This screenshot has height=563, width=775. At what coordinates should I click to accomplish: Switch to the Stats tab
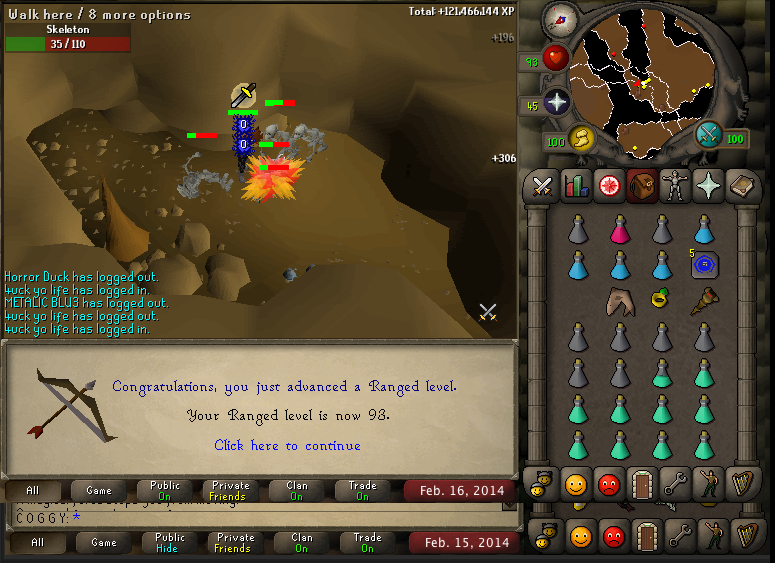[x=575, y=186]
